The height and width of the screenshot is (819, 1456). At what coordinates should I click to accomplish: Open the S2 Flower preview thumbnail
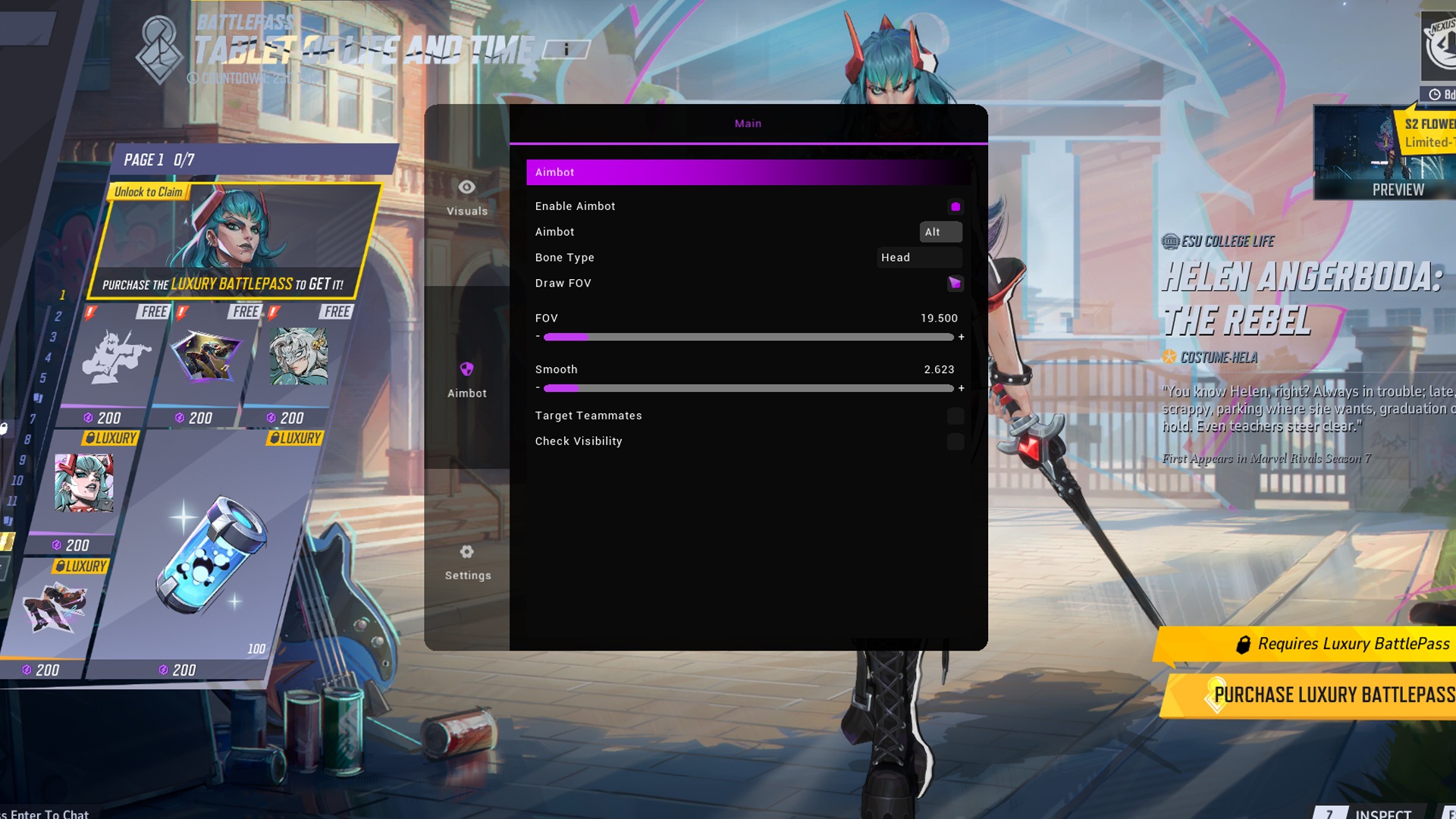(1385, 154)
